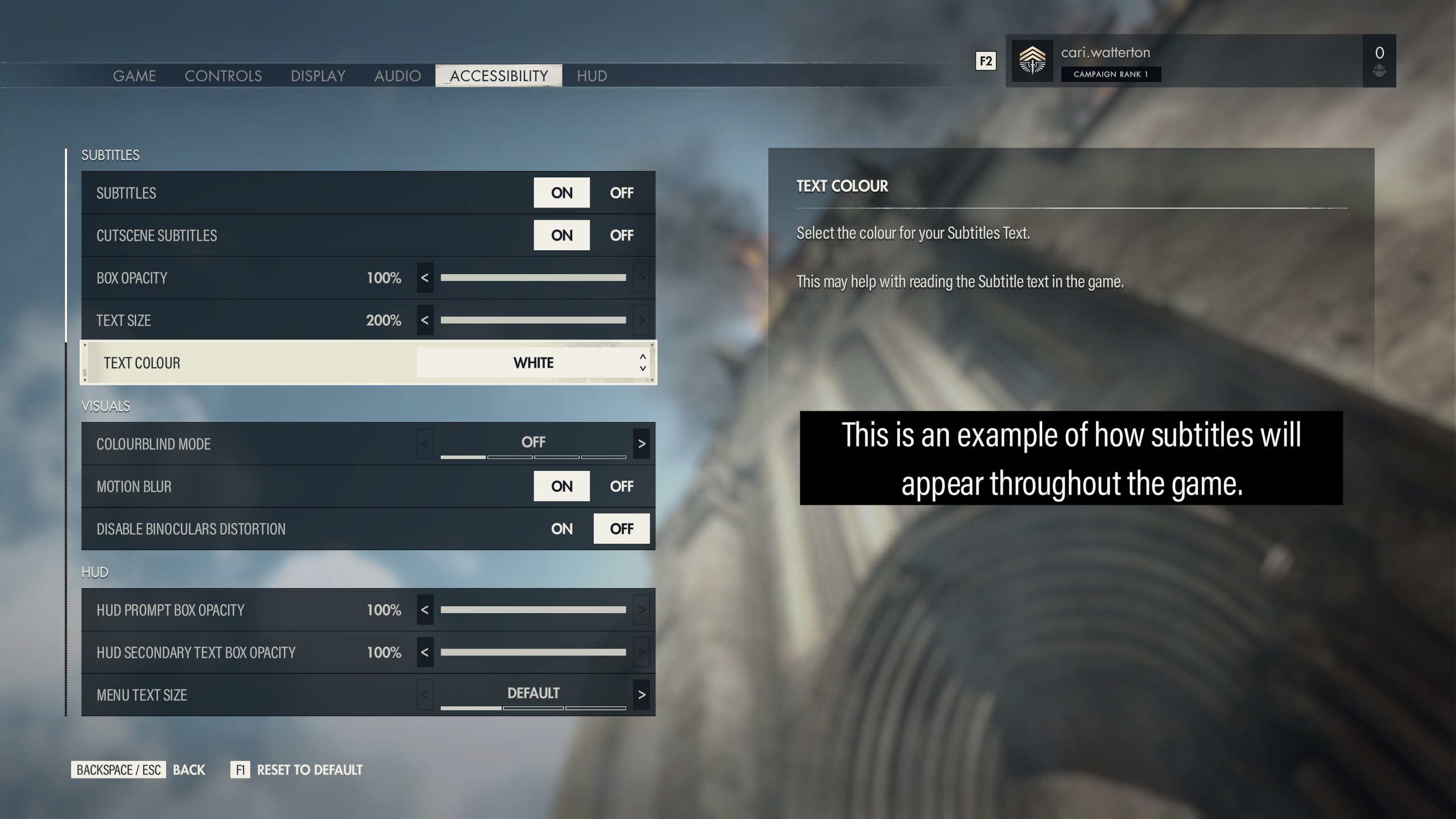Reduce HUD Prompt Box Opacity

click(x=425, y=610)
